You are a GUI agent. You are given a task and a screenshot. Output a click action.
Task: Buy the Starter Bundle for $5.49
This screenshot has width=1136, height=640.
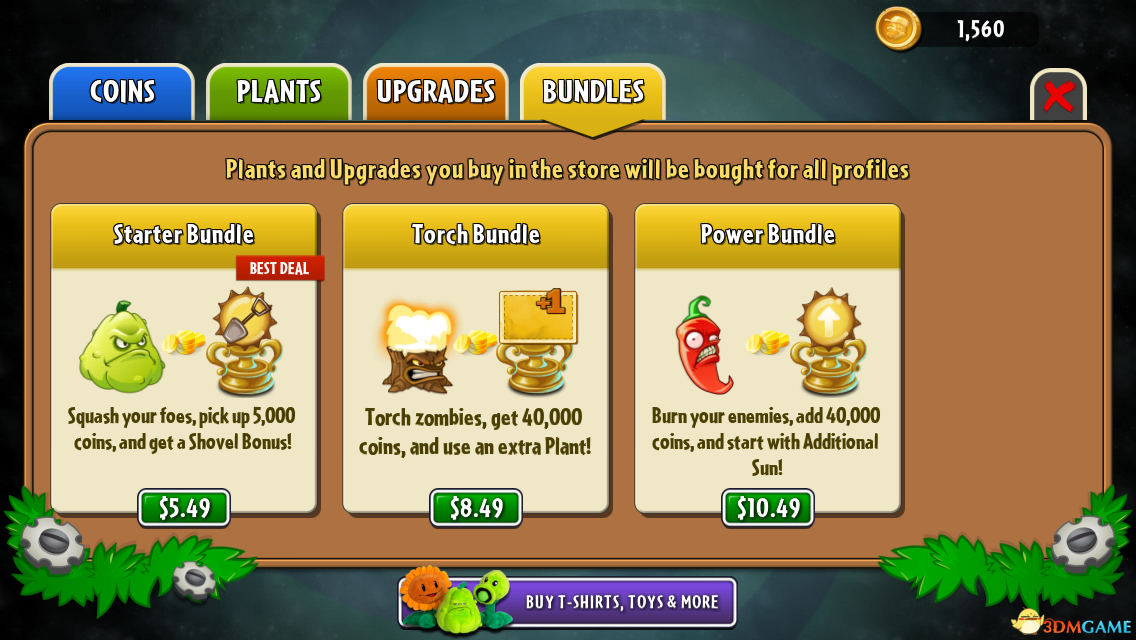184,508
